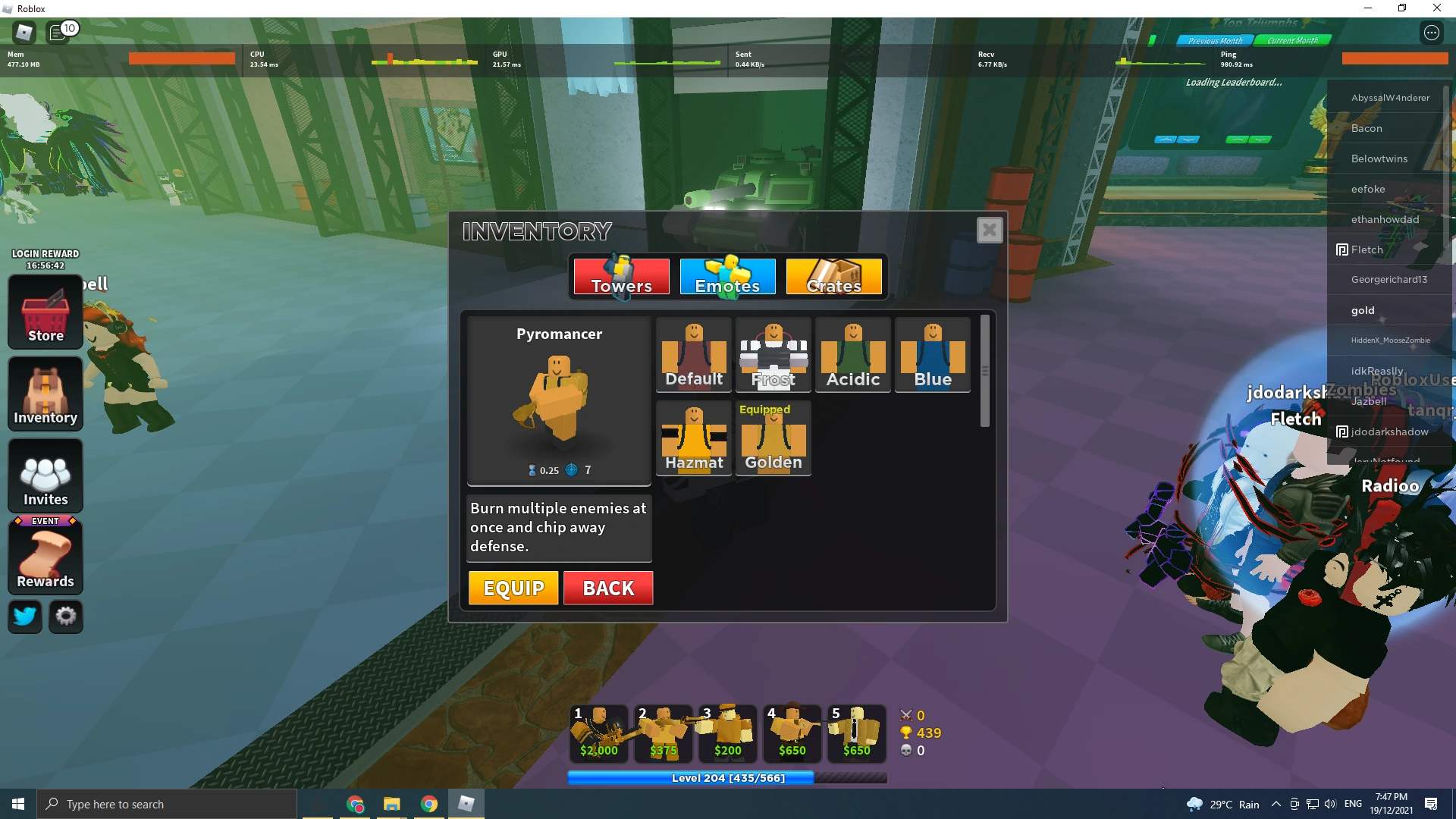The width and height of the screenshot is (1456, 819).
Task: Open the event Rewards scroll
Action: pos(45,557)
